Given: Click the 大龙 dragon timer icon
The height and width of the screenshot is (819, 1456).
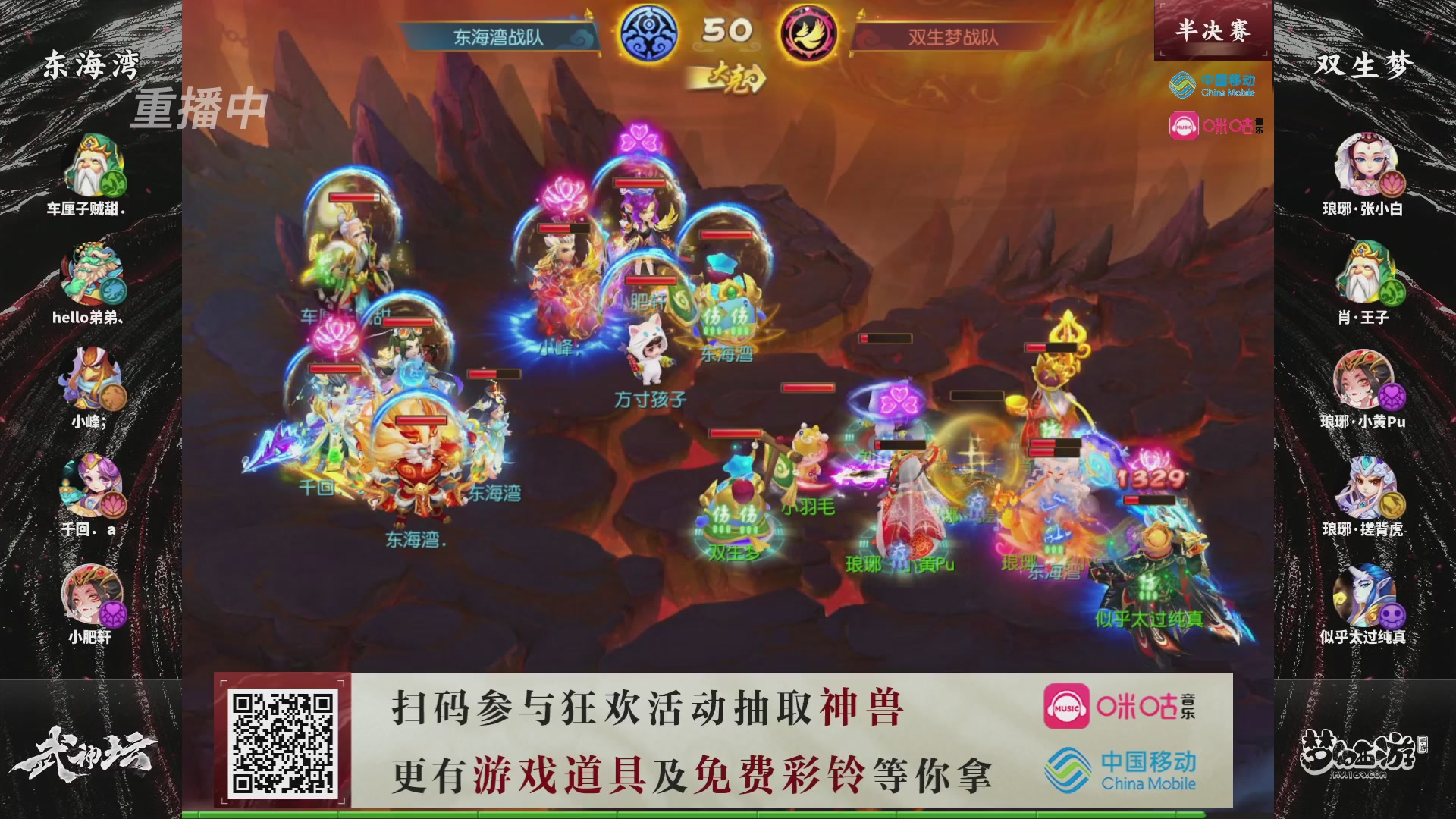Looking at the screenshot, I should coord(726,77).
